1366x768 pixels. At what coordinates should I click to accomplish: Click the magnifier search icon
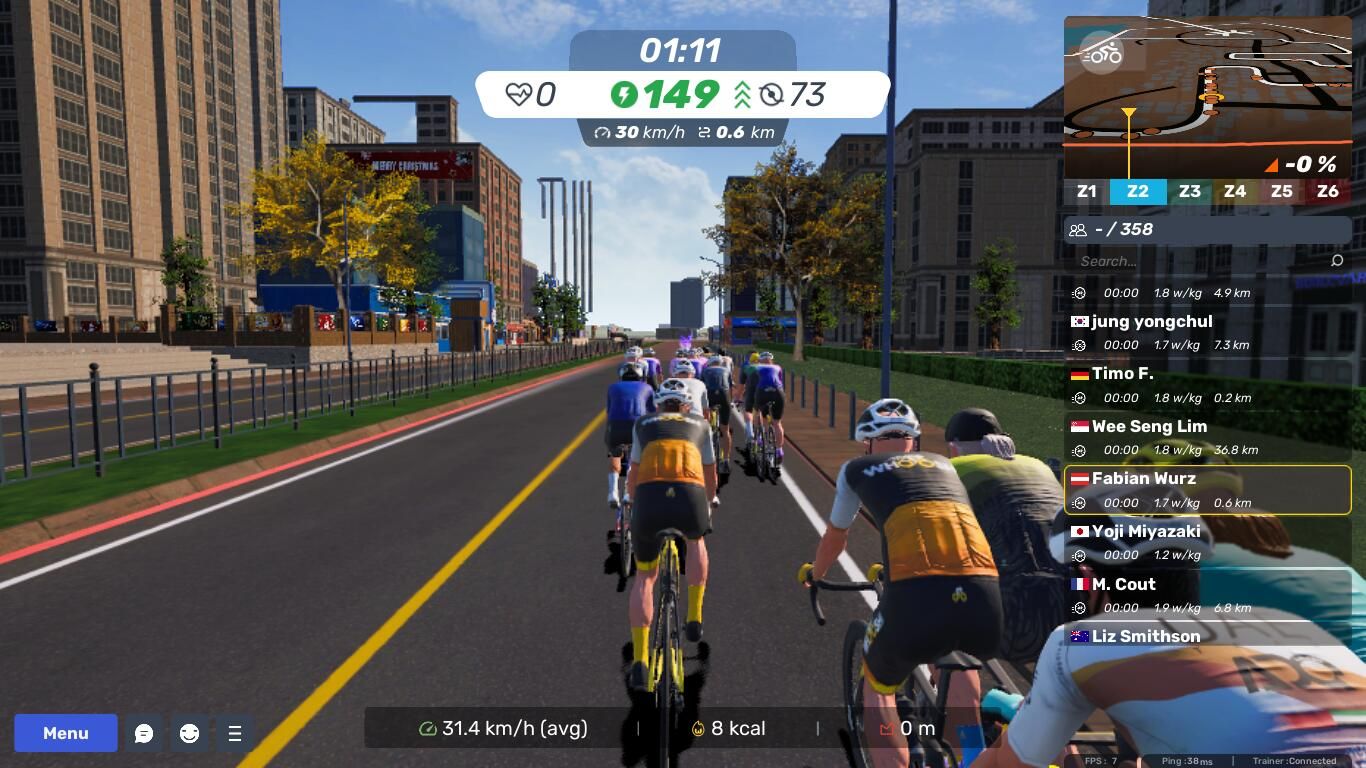pyautogui.click(x=1337, y=261)
